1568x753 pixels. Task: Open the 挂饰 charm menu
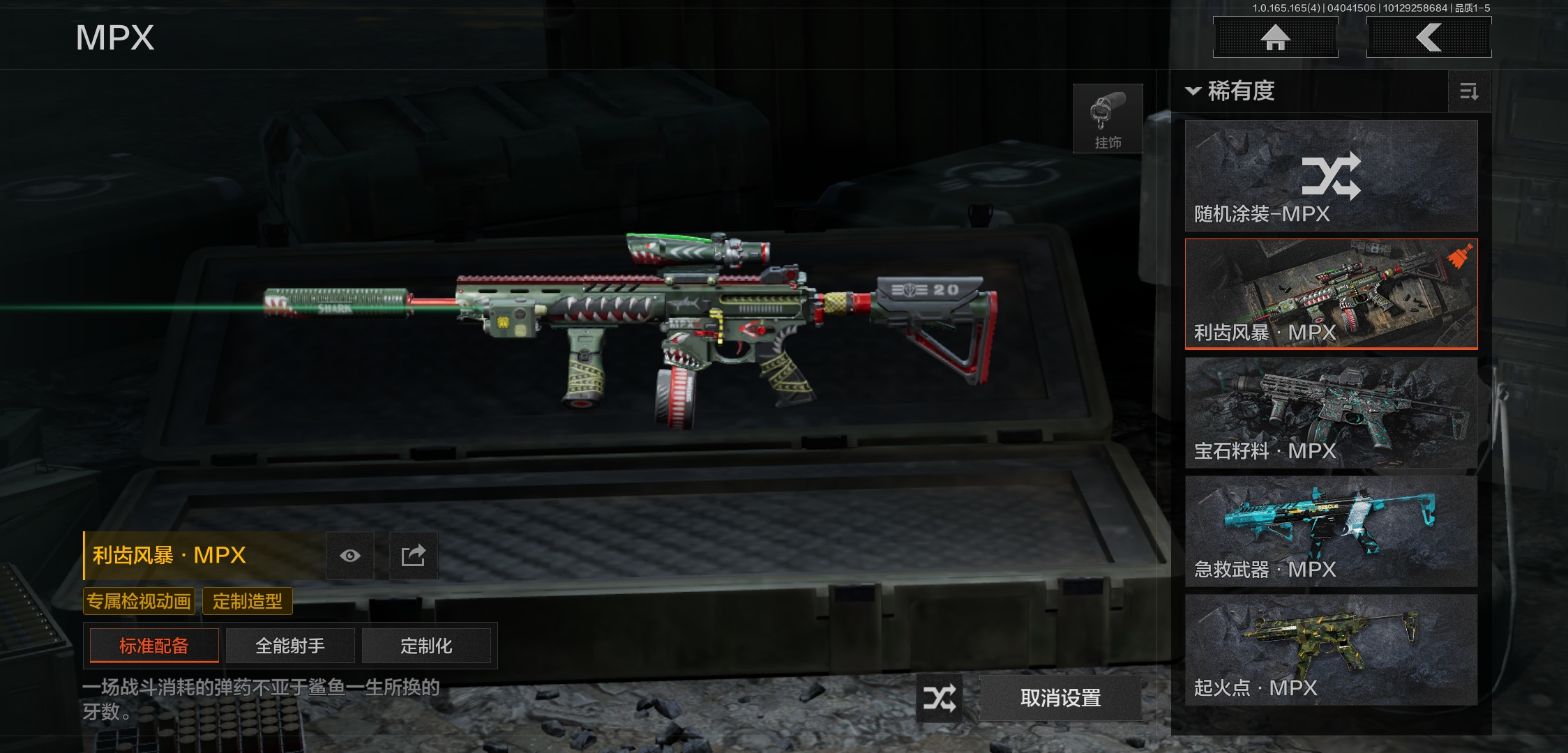(x=1108, y=119)
